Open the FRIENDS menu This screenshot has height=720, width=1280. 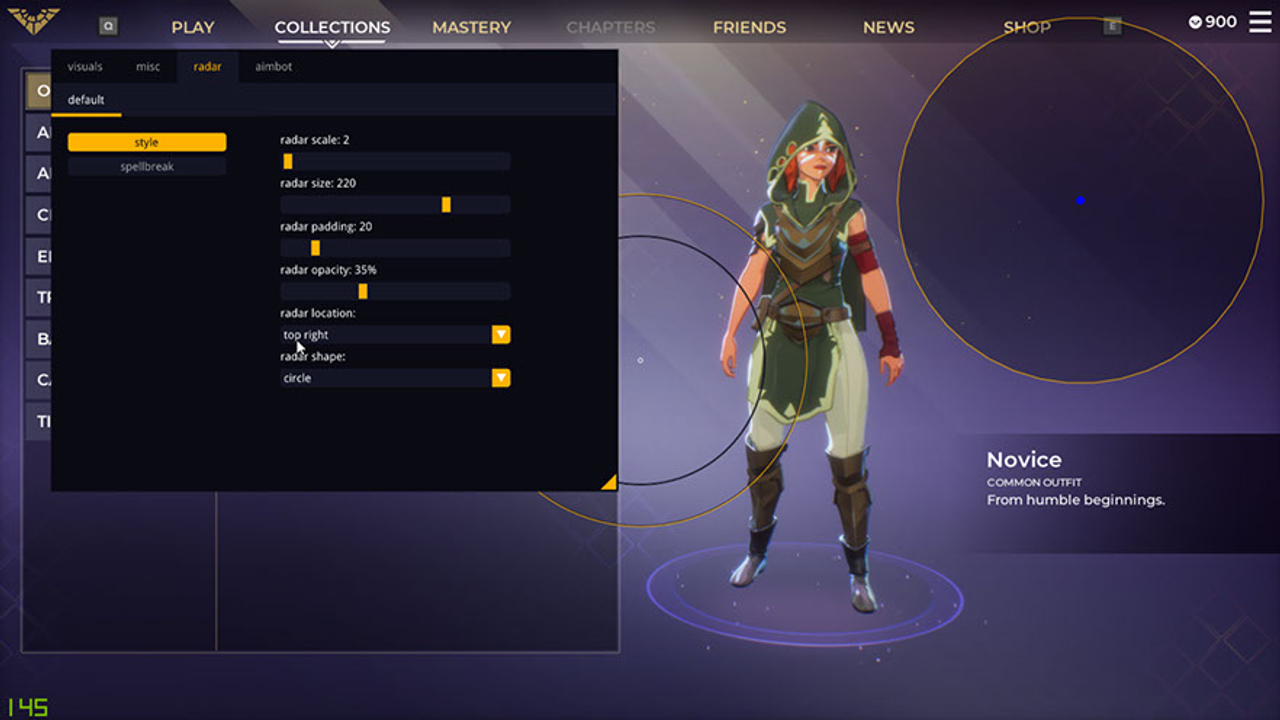click(749, 27)
